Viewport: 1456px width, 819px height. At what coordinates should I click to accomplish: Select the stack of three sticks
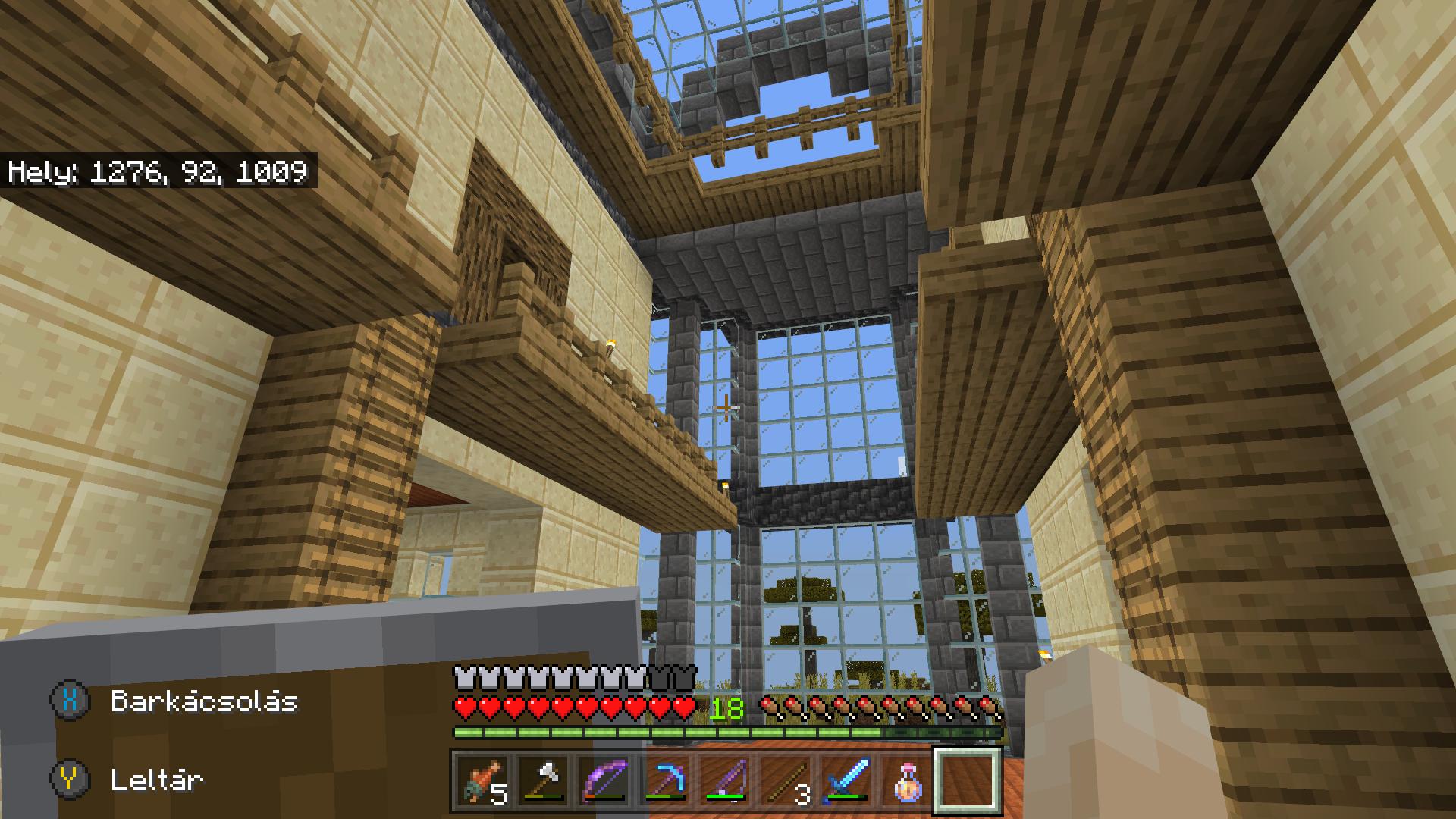tap(786, 780)
